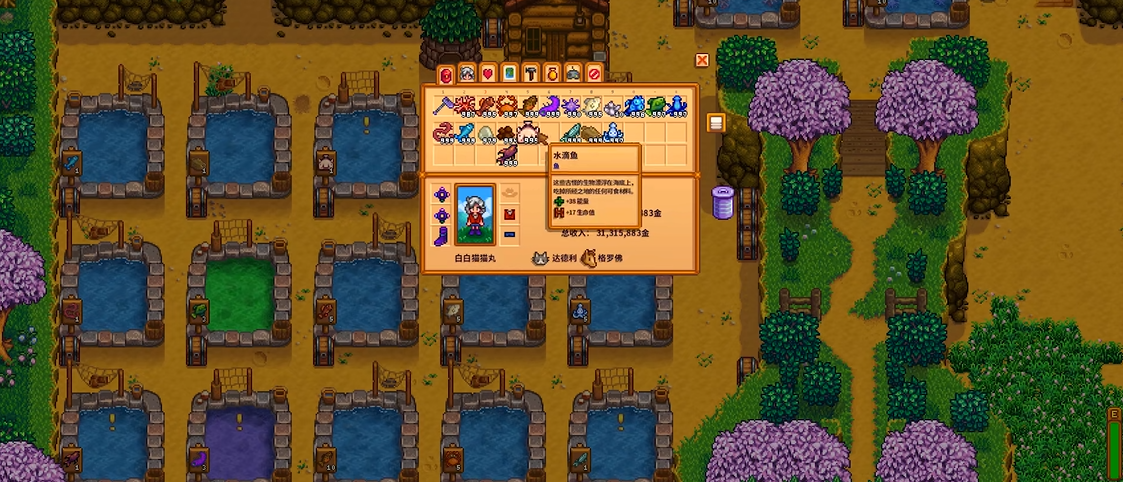Image resolution: width=1123 pixels, height=482 pixels.
Task: Click the equipped red shirt slot
Action: (509, 214)
